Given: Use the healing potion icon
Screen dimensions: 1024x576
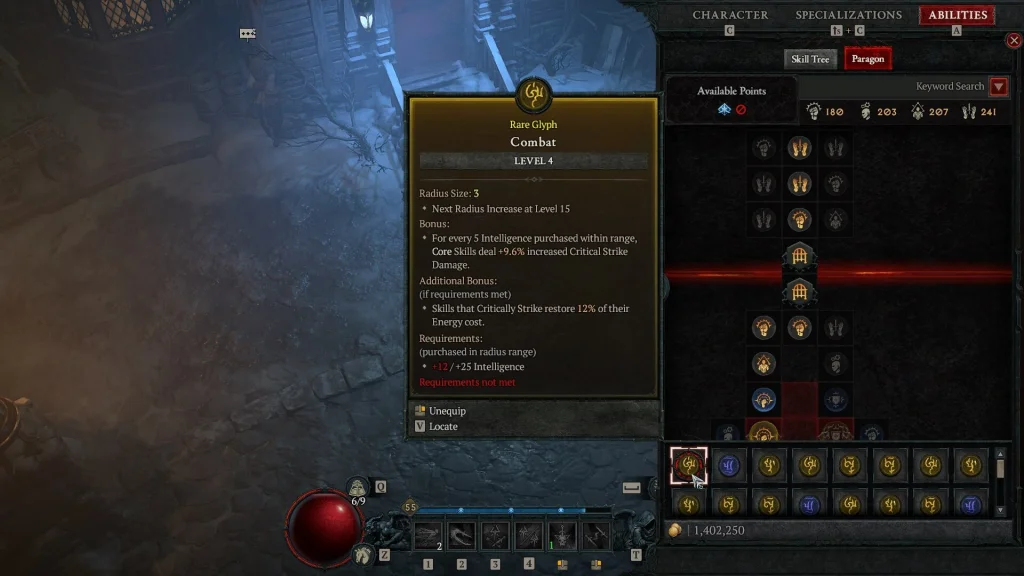Looking at the screenshot, I should [x=358, y=488].
